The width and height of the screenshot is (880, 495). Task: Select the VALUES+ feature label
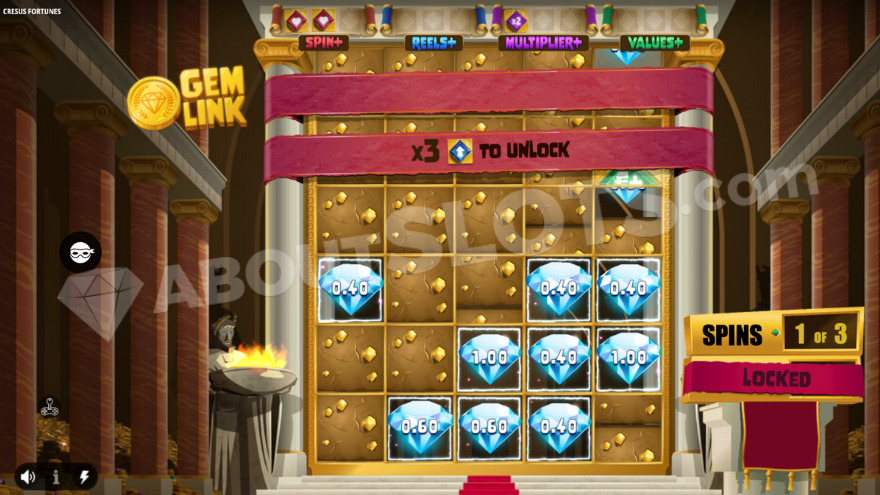(x=654, y=43)
